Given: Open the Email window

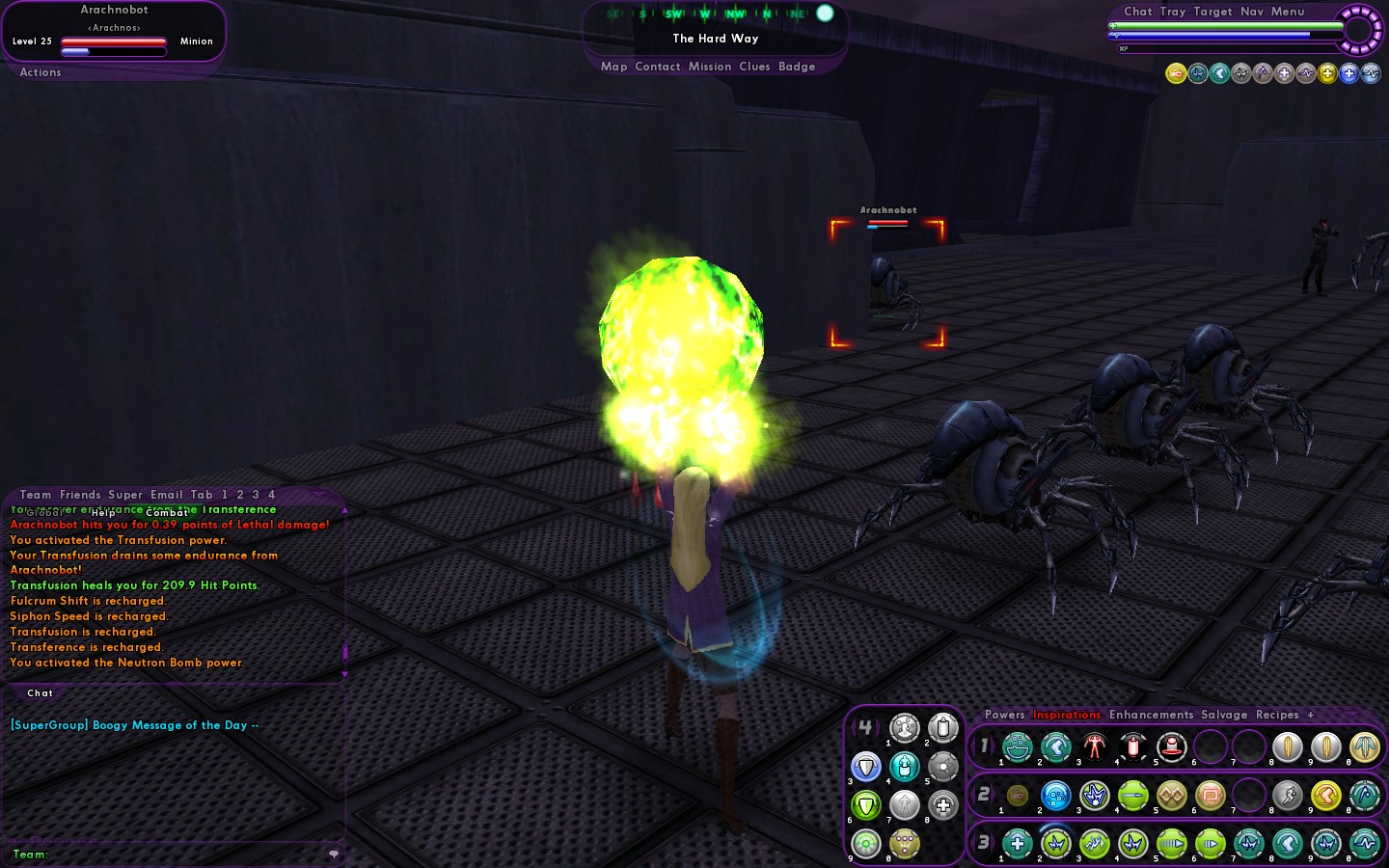Looking at the screenshot, I should (x=166, y=495).
